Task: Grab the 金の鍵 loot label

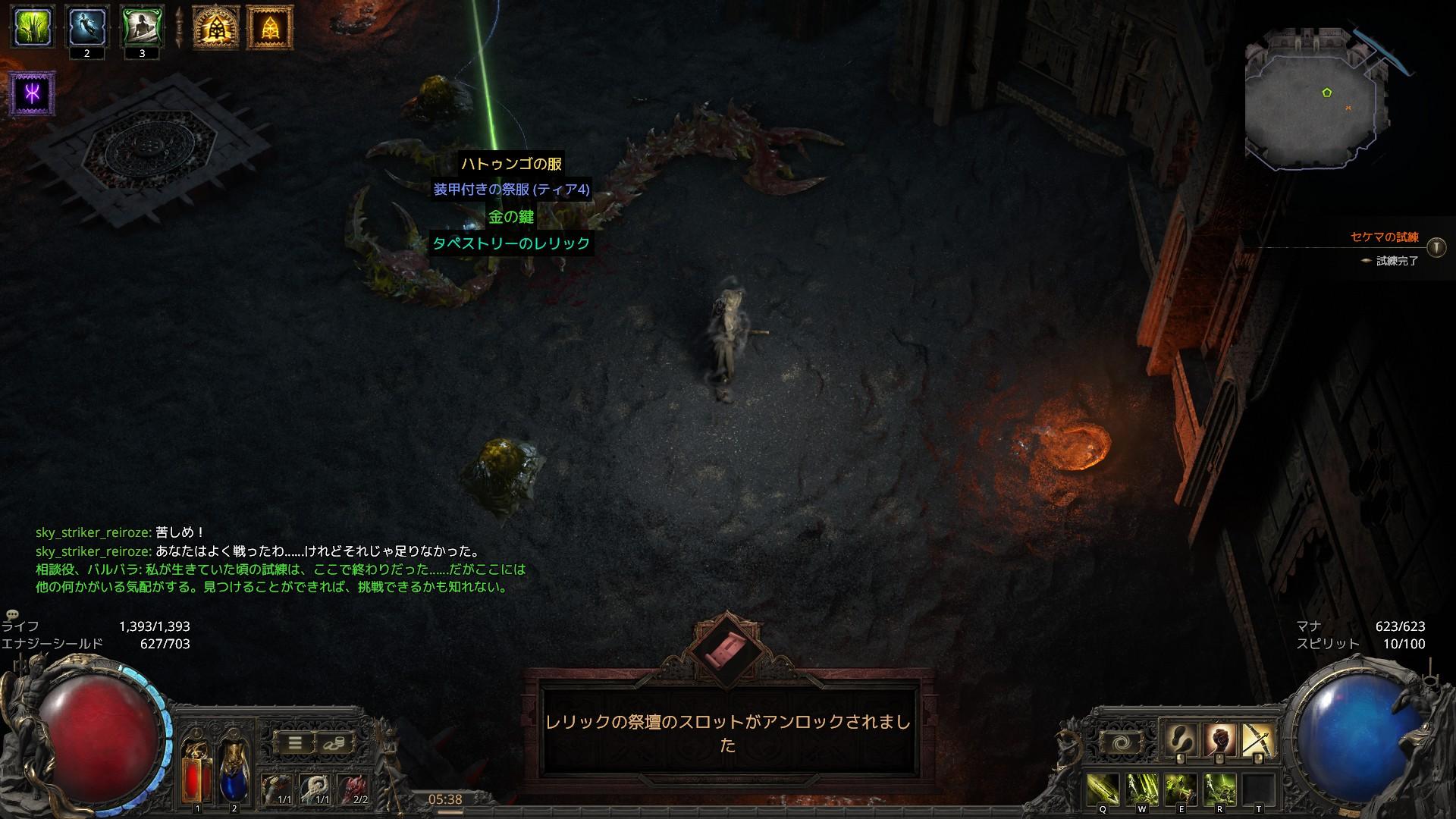Action: pyautogui.click(x=511, y=217)
